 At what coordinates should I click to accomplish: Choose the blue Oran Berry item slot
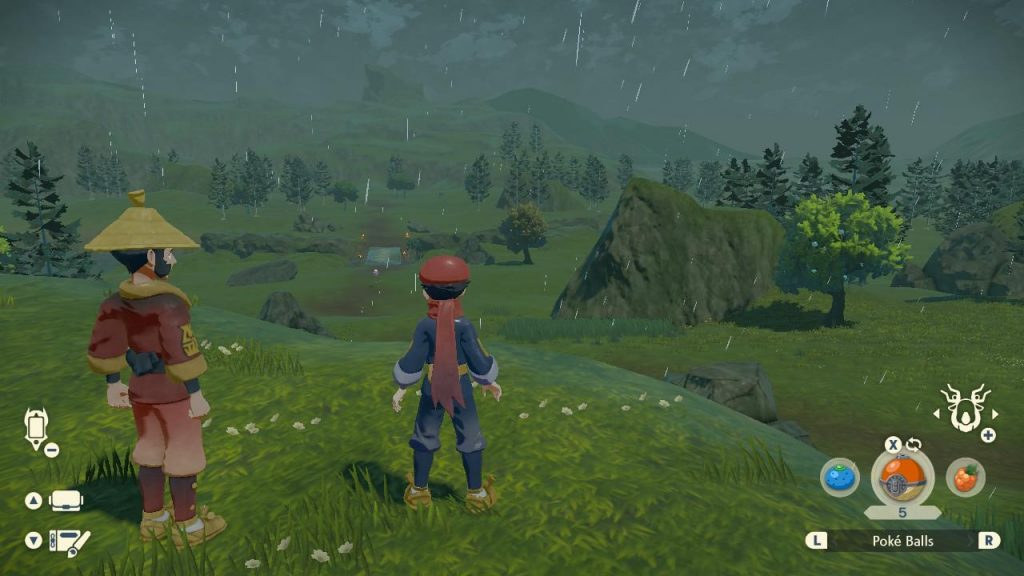(840, 477)
